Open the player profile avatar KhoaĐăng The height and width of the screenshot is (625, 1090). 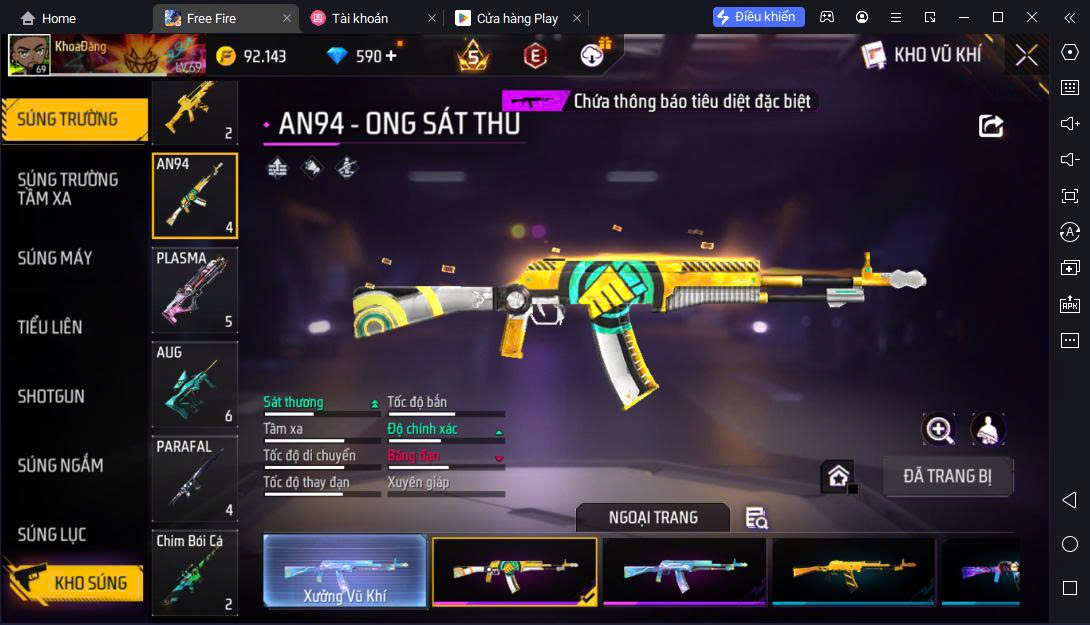[x=29, y=56]
